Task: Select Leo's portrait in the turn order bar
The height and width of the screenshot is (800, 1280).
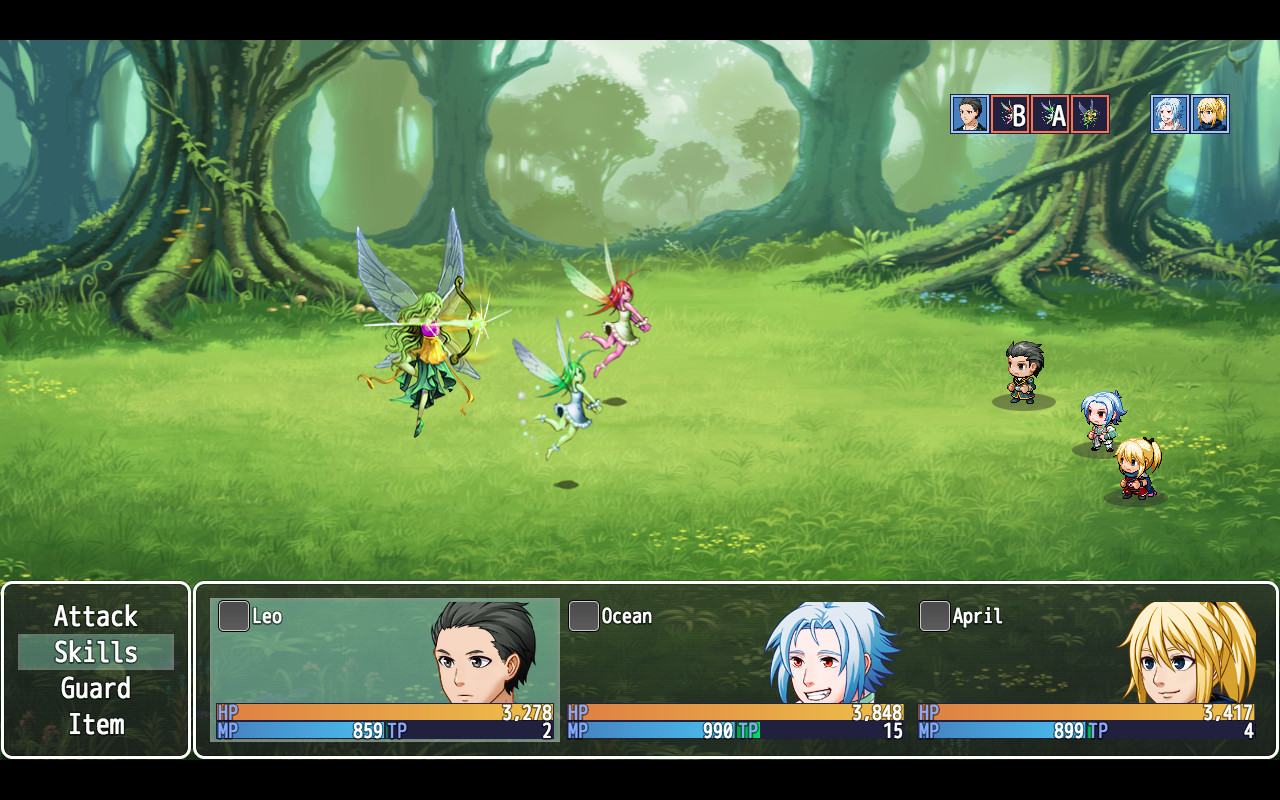Action: (968, 113)
